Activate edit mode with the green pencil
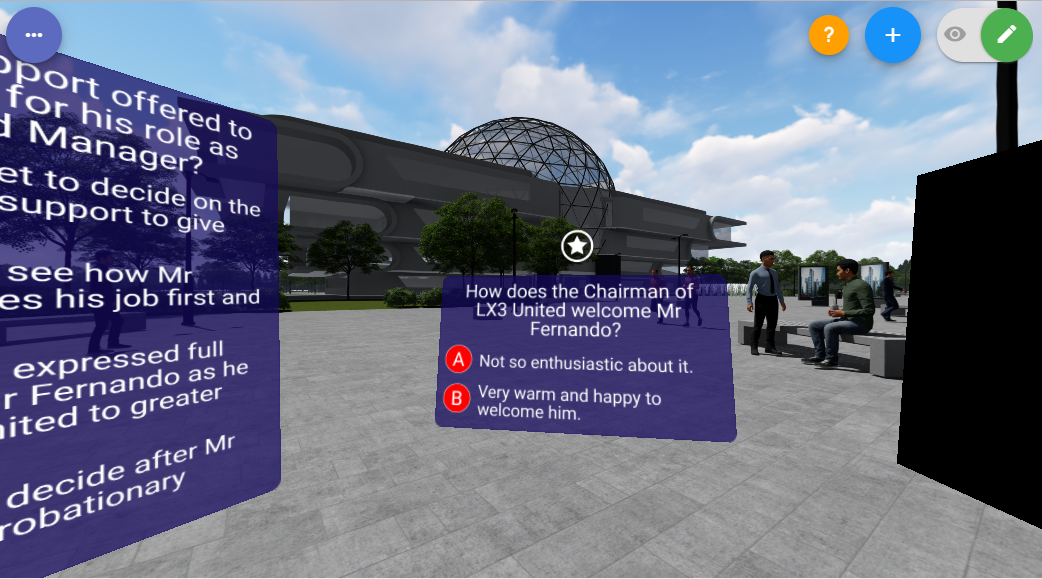Viewport: 1042px width, 579px height. (x=1007, y=35)
